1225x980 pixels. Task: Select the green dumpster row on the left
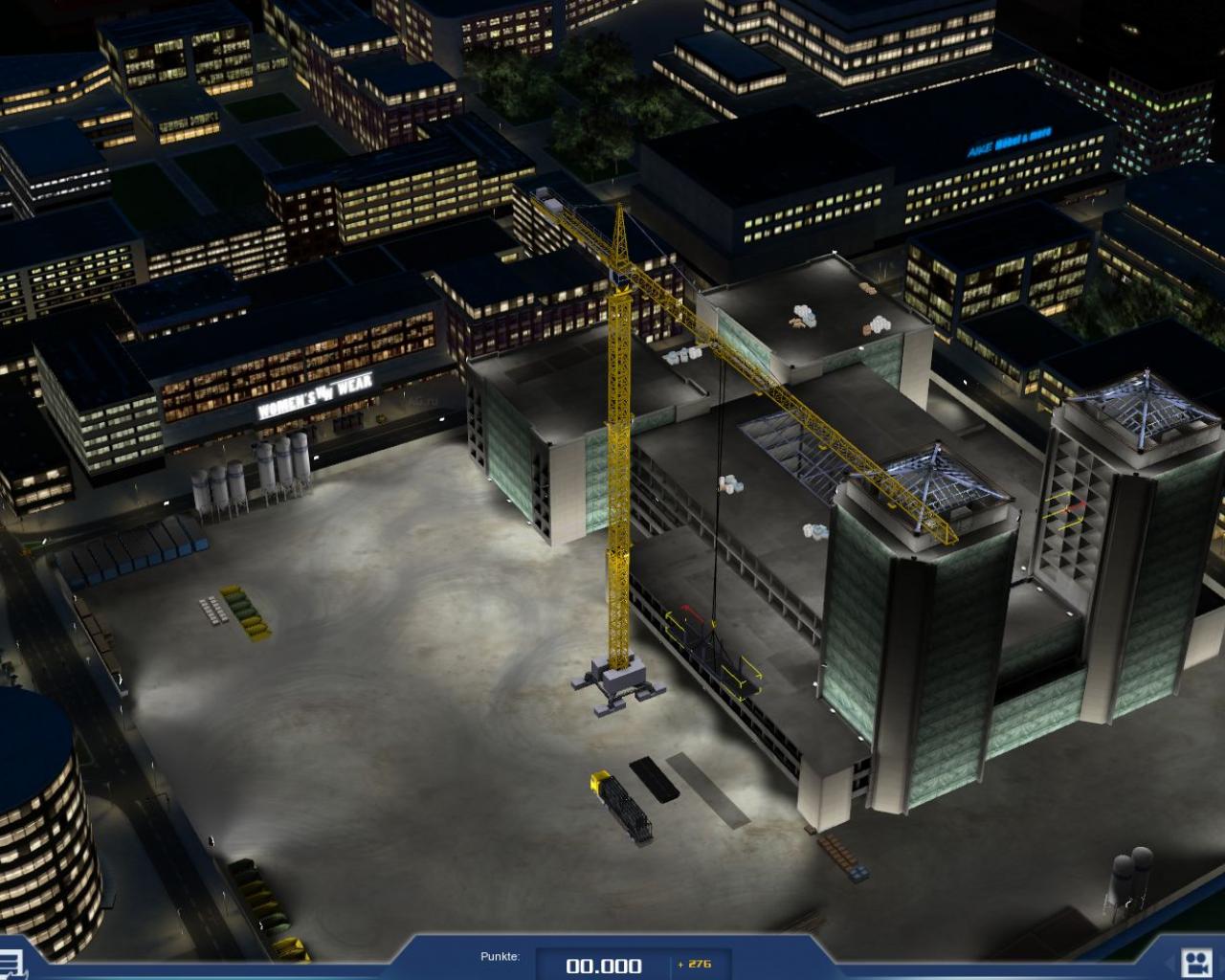tap(244, 608)
